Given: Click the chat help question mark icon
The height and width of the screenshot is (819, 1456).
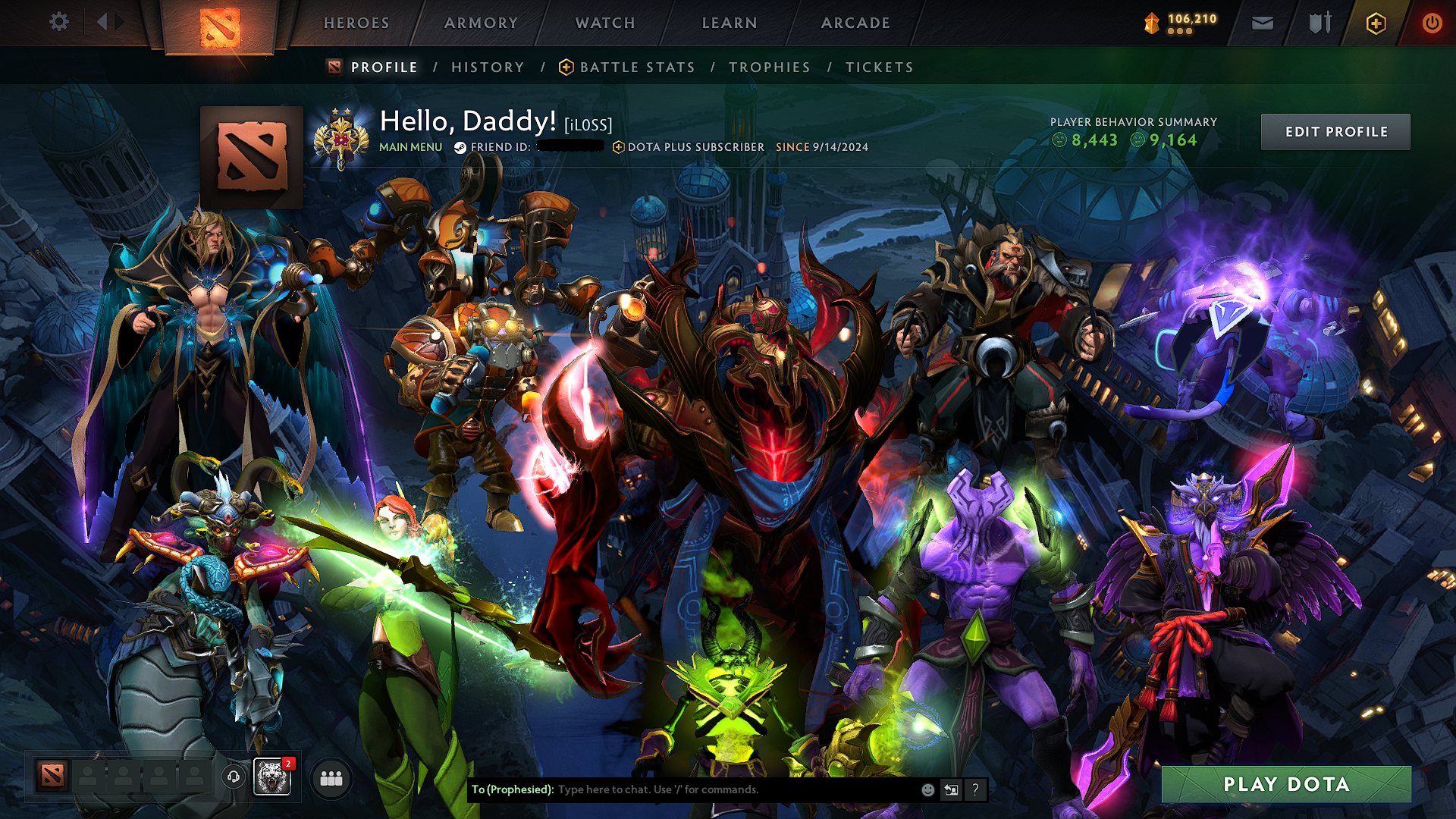Looking at the screenshot, I should coord(975,789).
